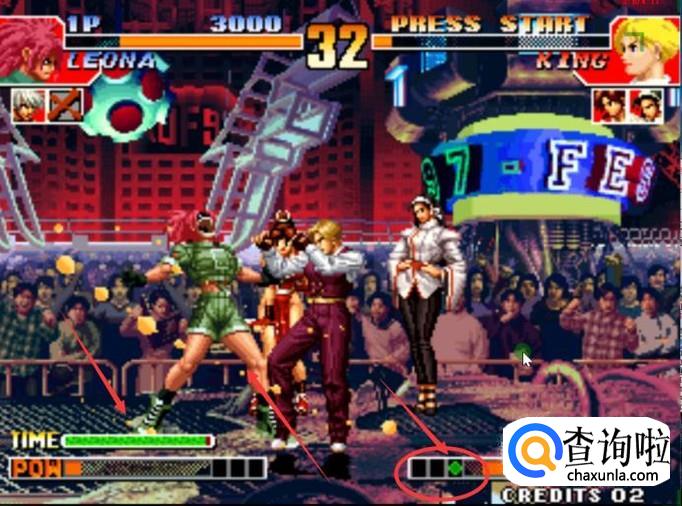The height and width of the screenshot is (506, 682).
Task: Select the white-haired teammate icon beside Leona
Action: coord(28,103)
